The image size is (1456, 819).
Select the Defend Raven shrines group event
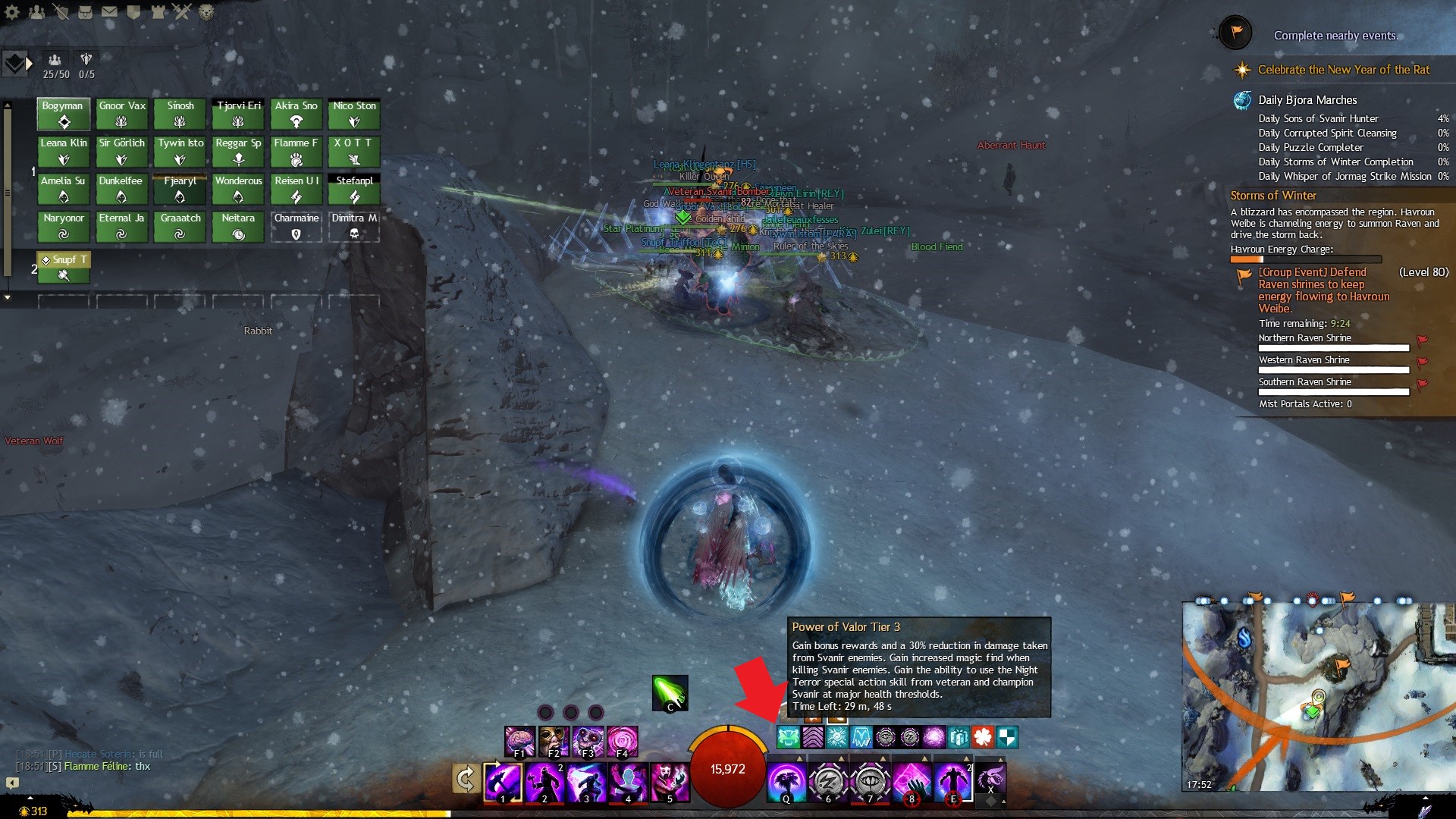[x=1323, y=290]
